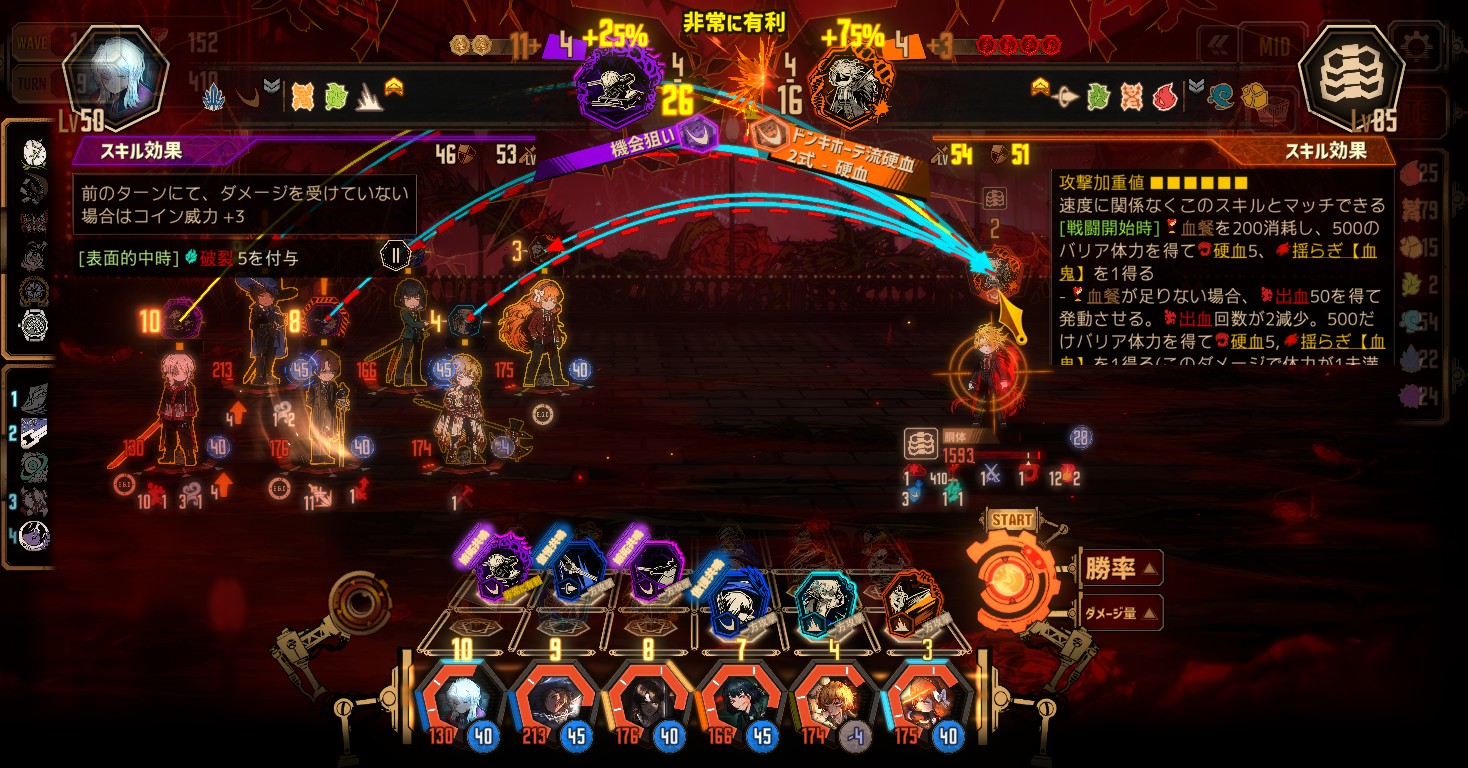Inspect the wristwatch E.G.O gift icon
This screenshot has width=1468, height=768.
click(35, 325)
